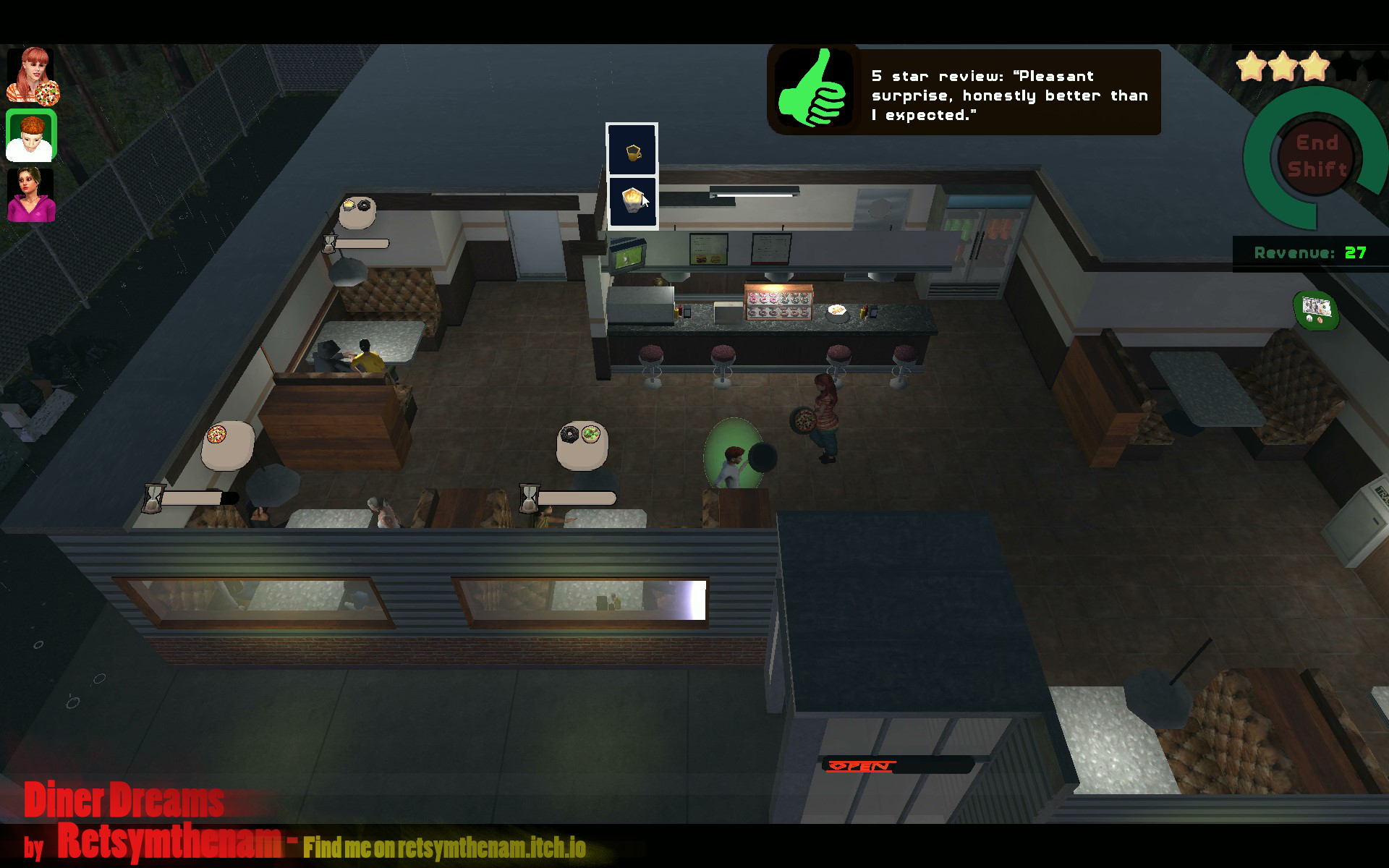Select the waitress carrying the pizza

[x=825, y=412]
